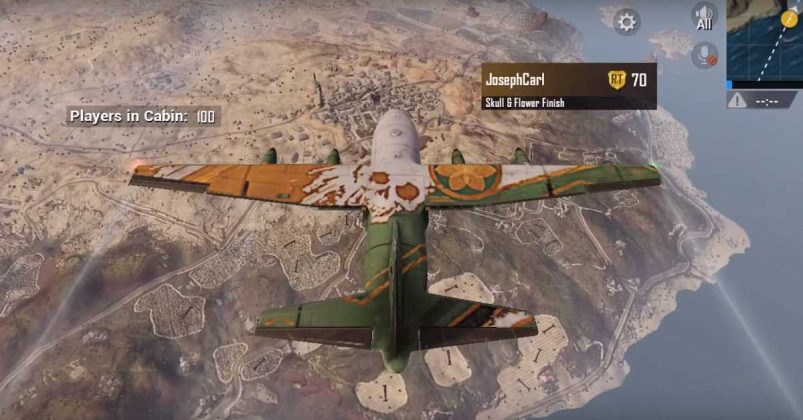Open the gear settings menu
The width and height of the screenshot is (803, 420).
tap(627, 21)
